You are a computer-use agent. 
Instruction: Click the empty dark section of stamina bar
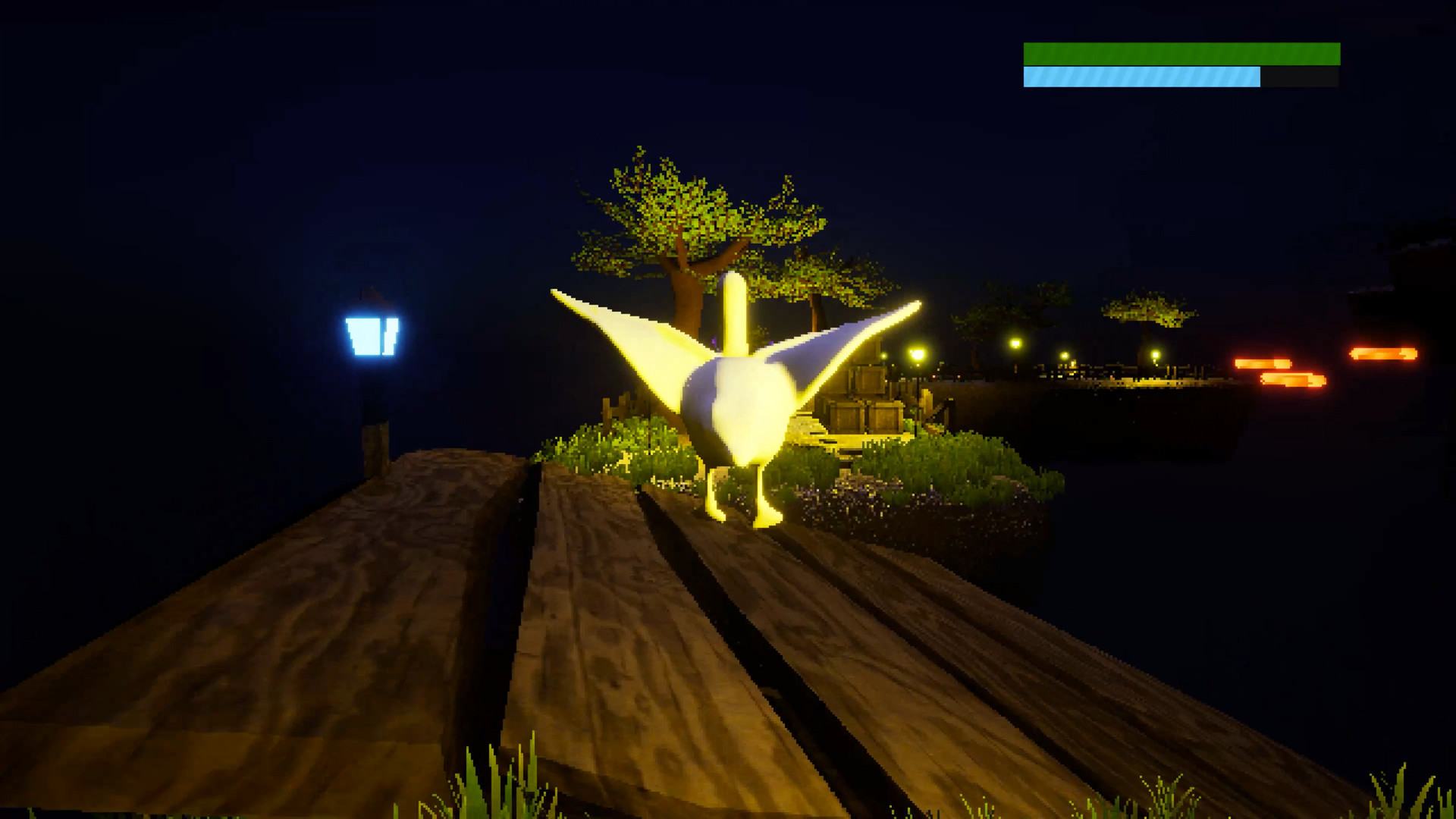[1301, 77]
